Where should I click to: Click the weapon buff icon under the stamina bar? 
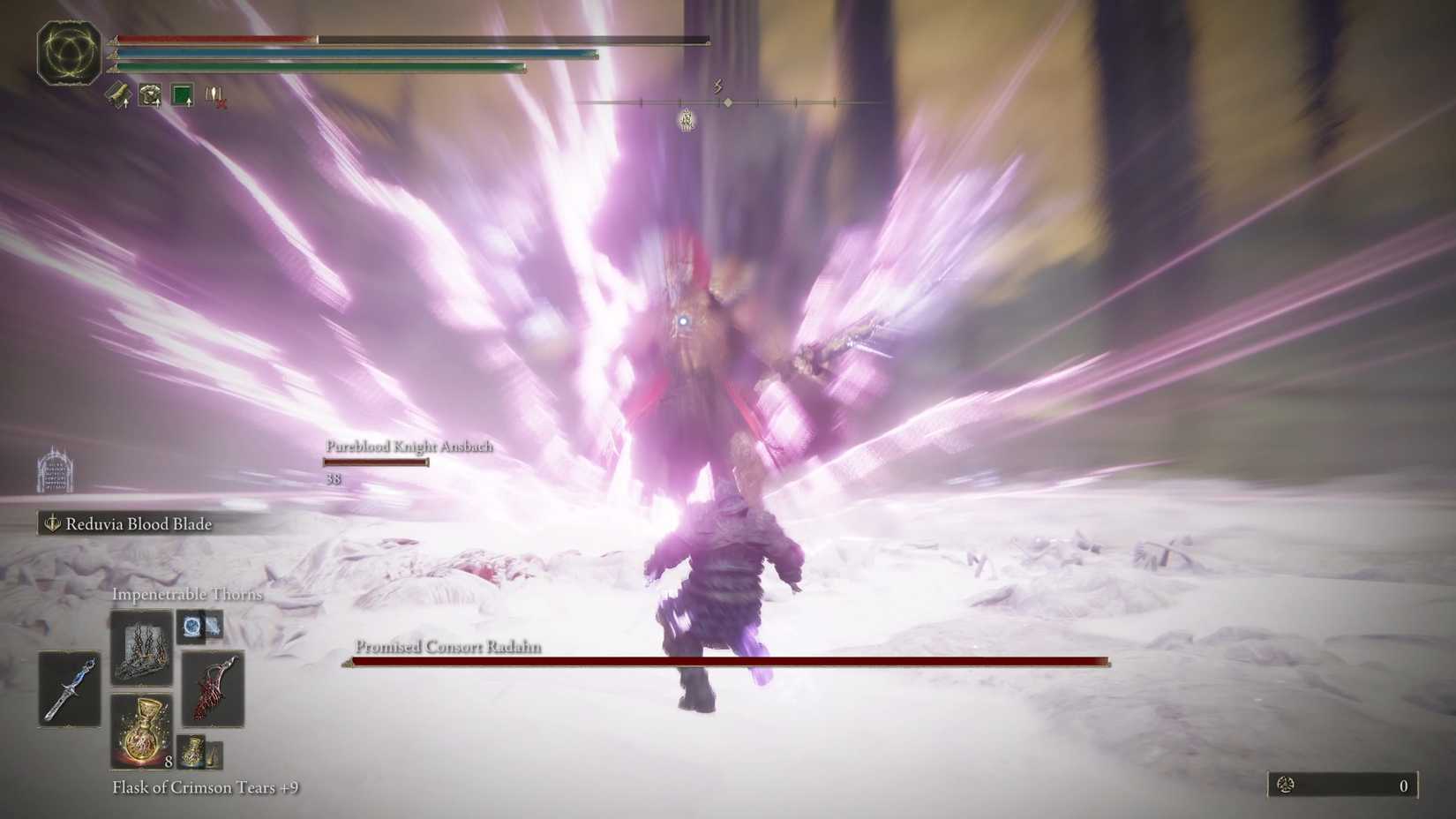coord(120,95)
